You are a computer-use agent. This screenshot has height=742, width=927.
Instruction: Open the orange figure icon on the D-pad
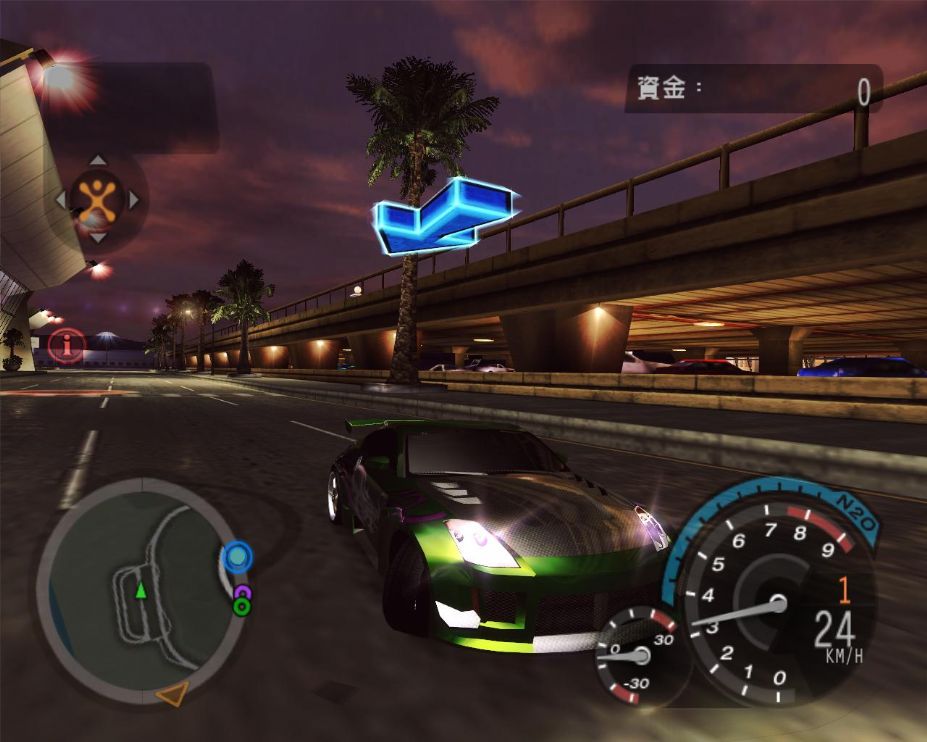[97, 199]
